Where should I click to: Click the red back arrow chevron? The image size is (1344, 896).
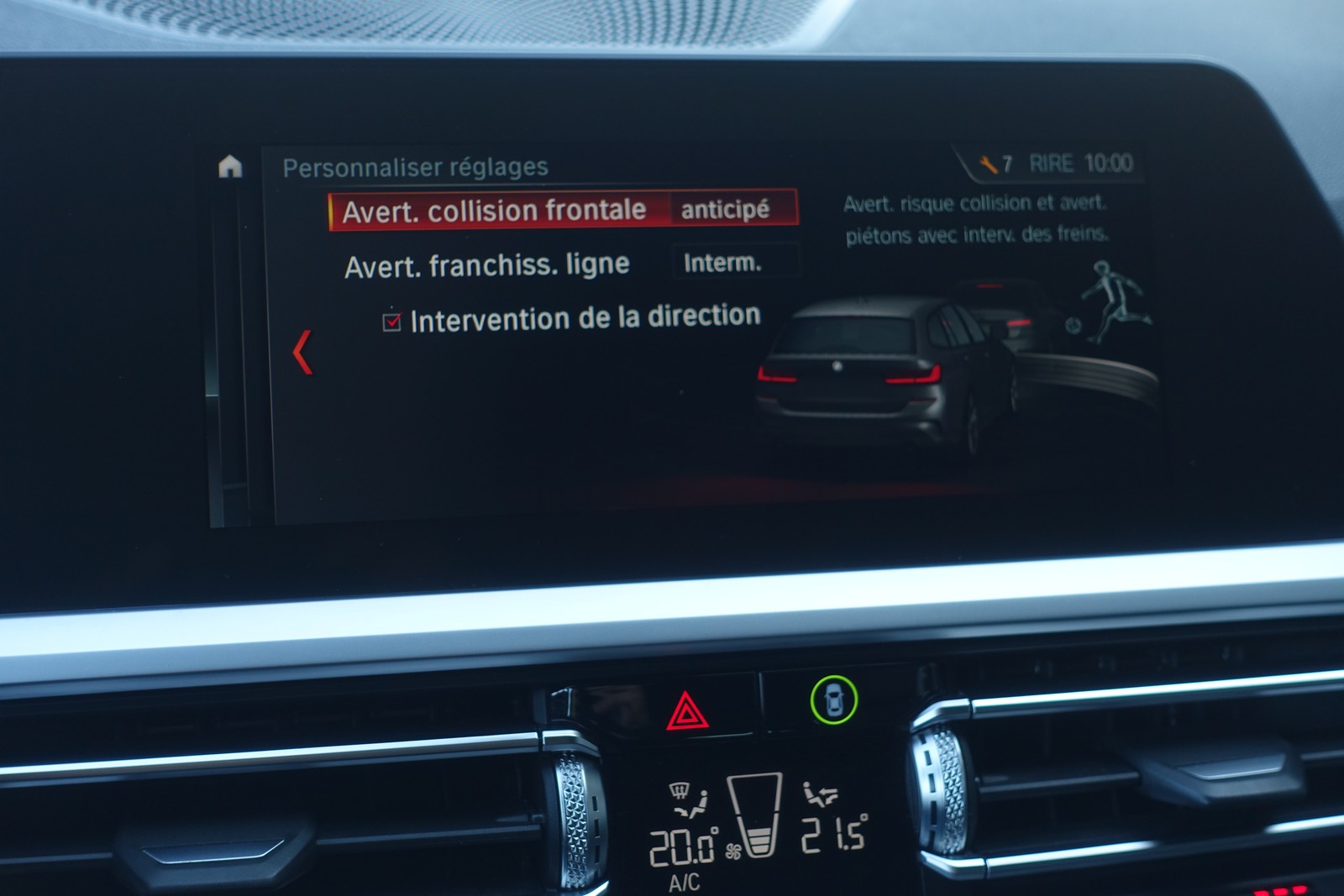[x=302, y=352]
